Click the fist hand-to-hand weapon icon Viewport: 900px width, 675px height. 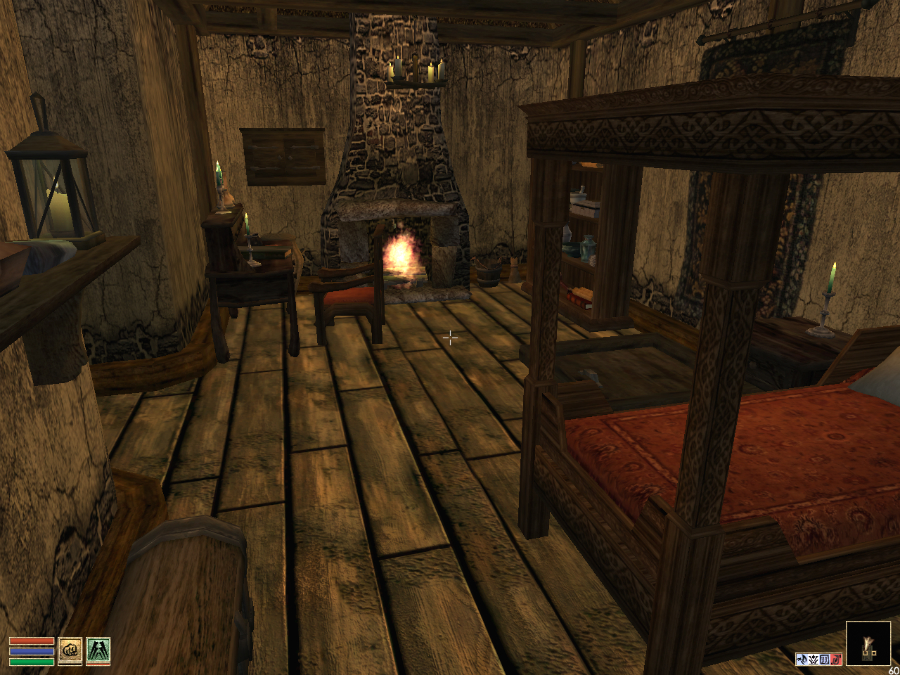70,651
